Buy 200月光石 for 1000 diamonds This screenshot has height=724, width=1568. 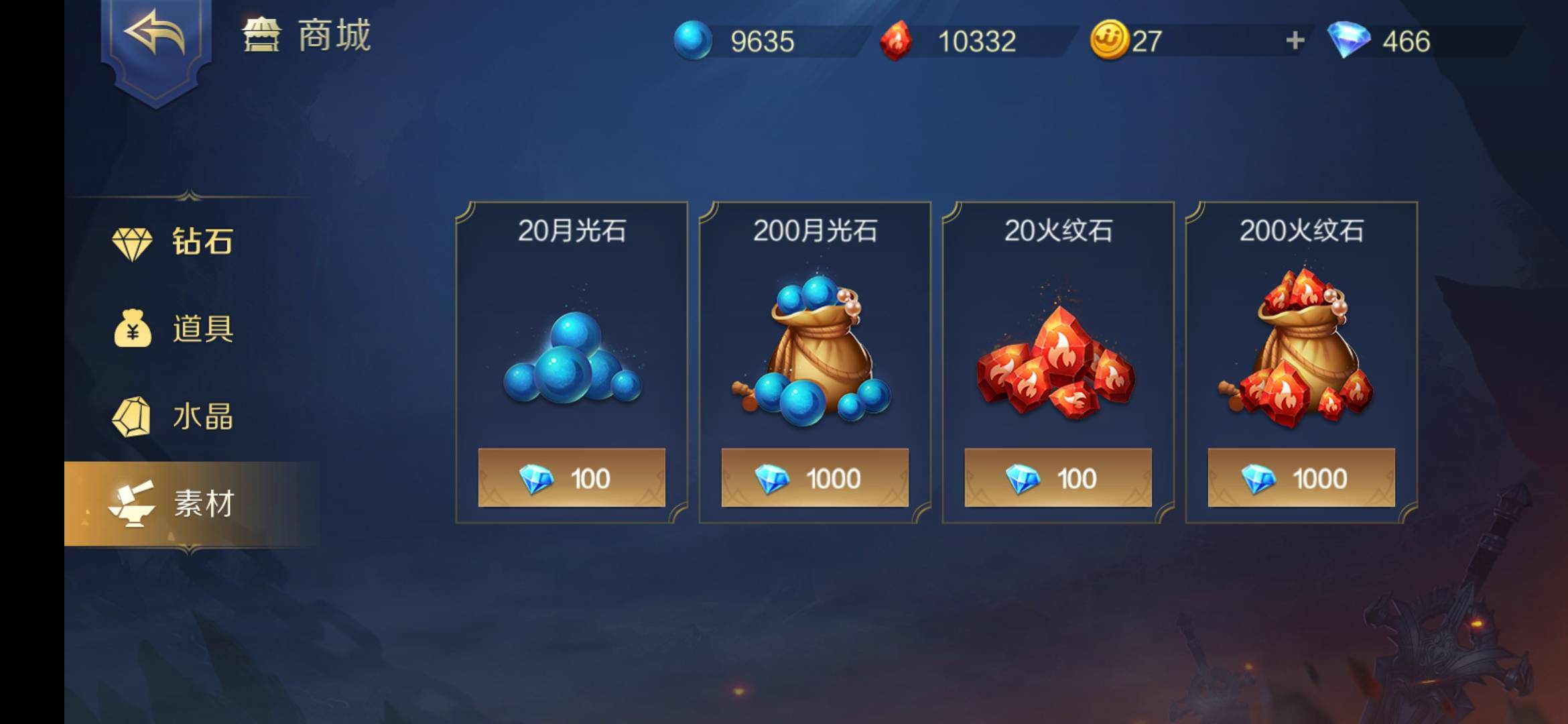[815, 477]
